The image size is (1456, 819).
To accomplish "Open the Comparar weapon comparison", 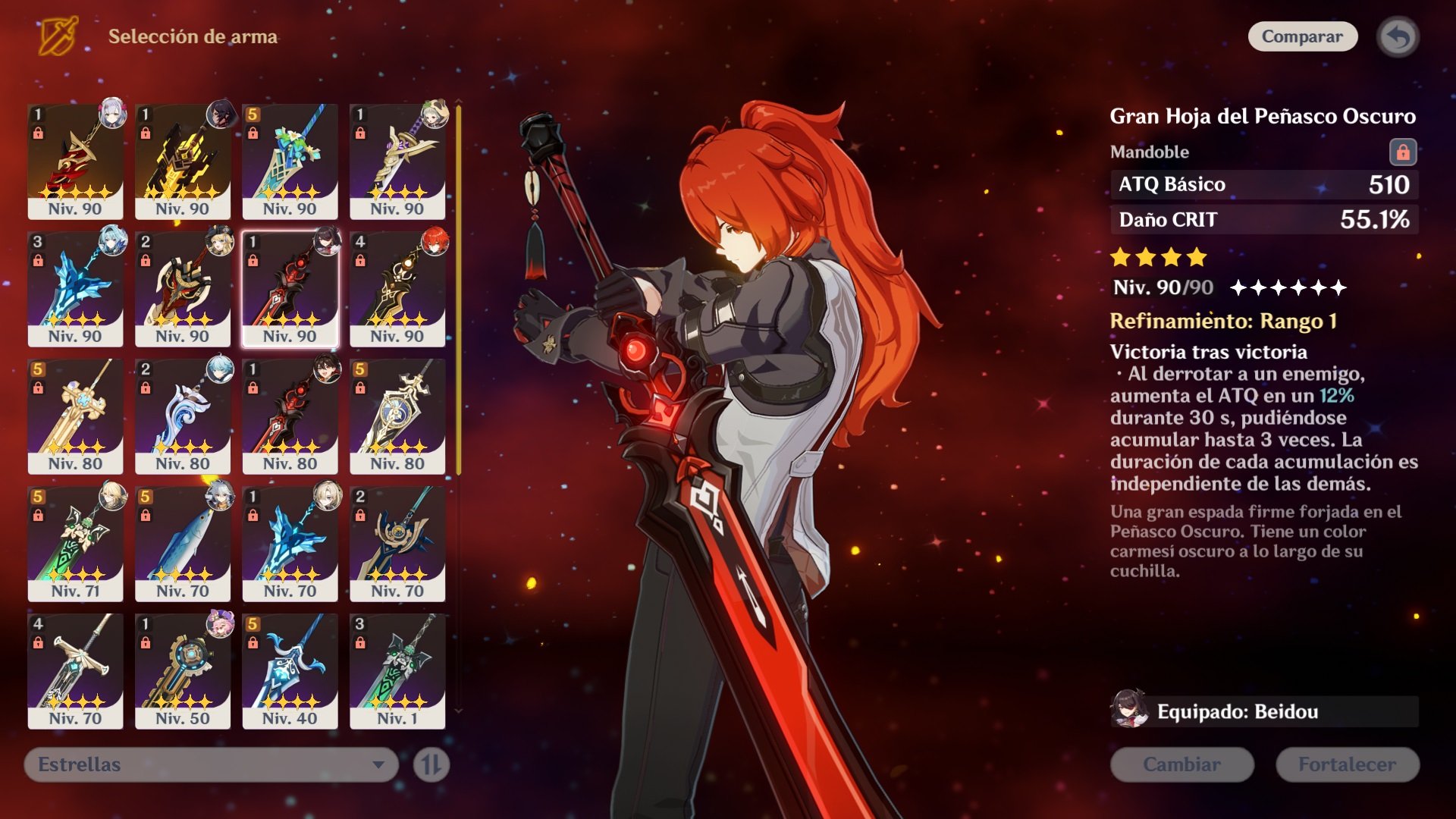I will [1302, 36].
